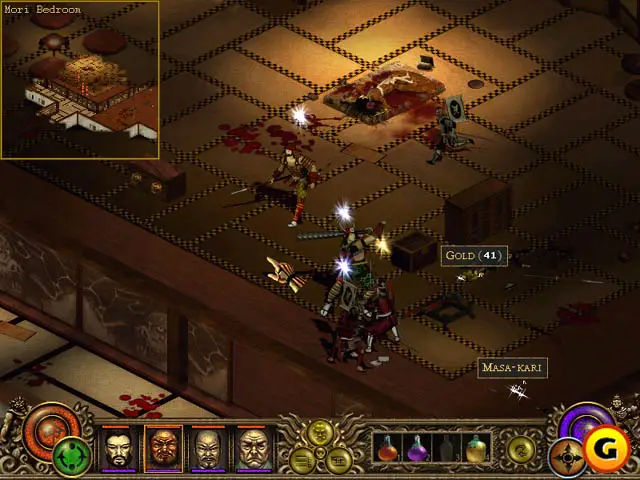Pick the white-haired elder portrait
This screenshot has height=480, width=640.
(x=253, y=448)
